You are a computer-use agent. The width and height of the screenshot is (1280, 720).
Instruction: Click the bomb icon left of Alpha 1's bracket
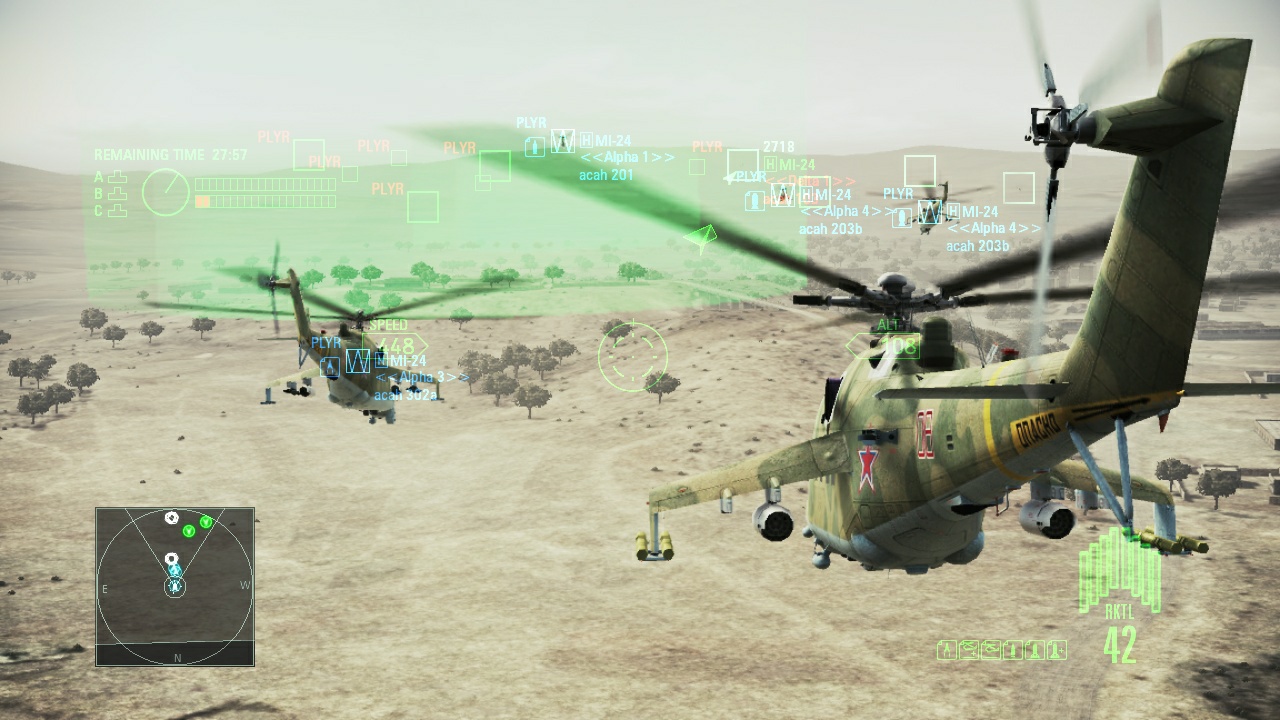pyautogui.click(x=537, y=147)
